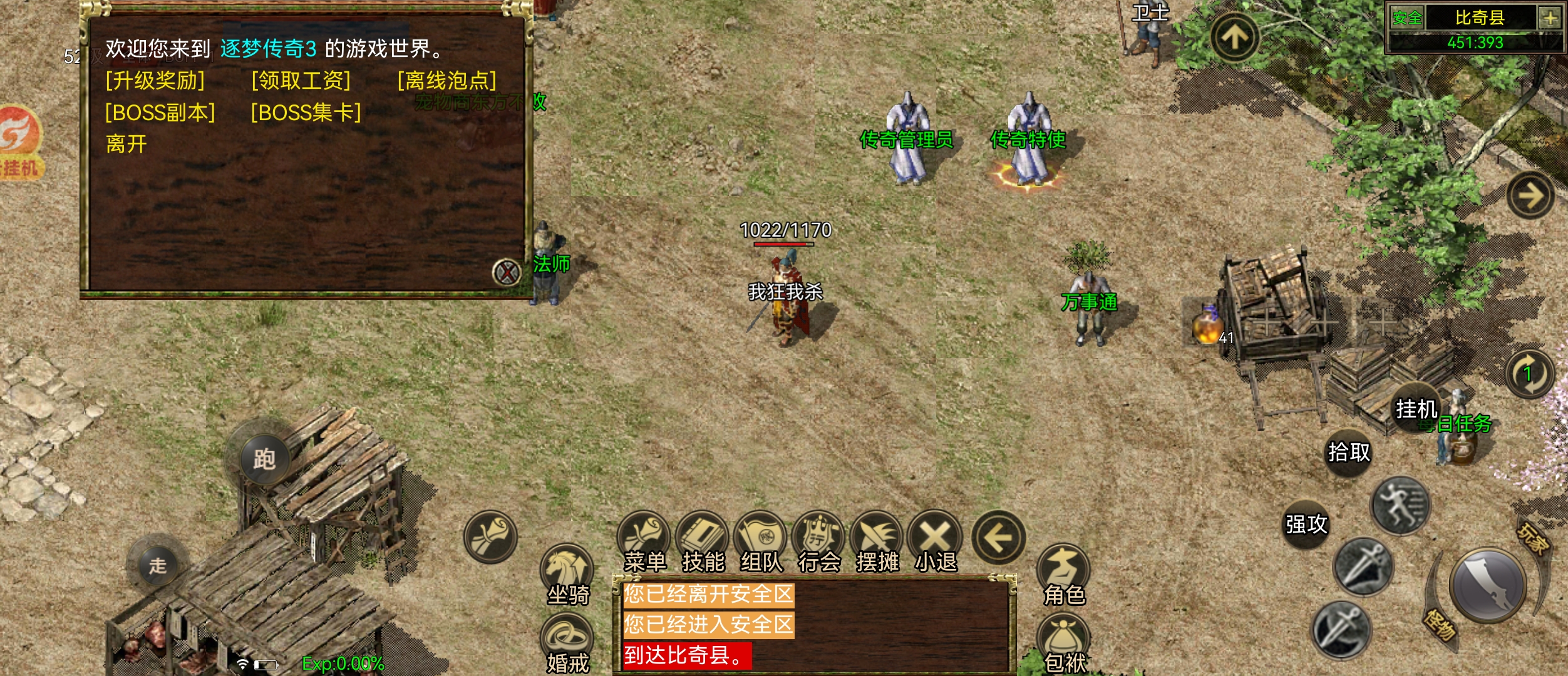This screenshot has width=1568, height=676.
Task: Activate the 挂机 auto-battle button
Action: [x=1416, y=409]
